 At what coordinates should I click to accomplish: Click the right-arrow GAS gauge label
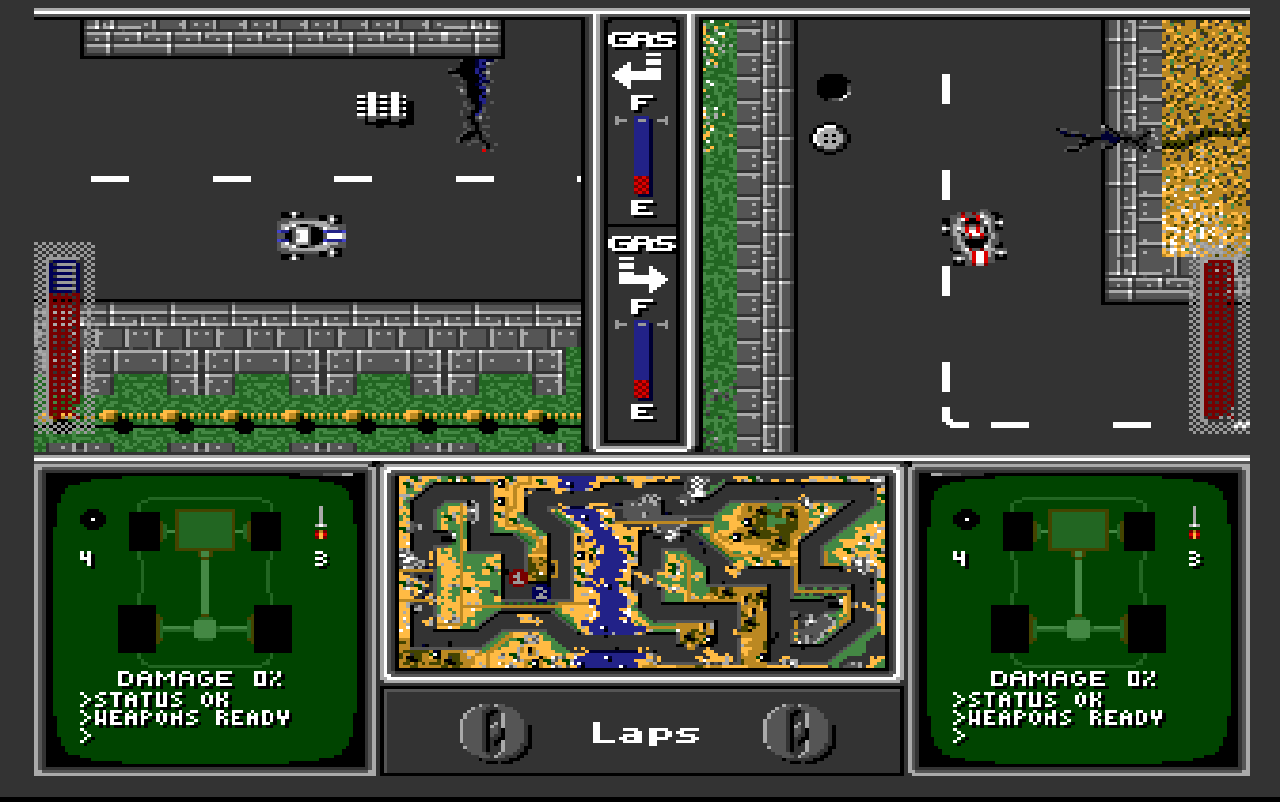tap(645, 243)
